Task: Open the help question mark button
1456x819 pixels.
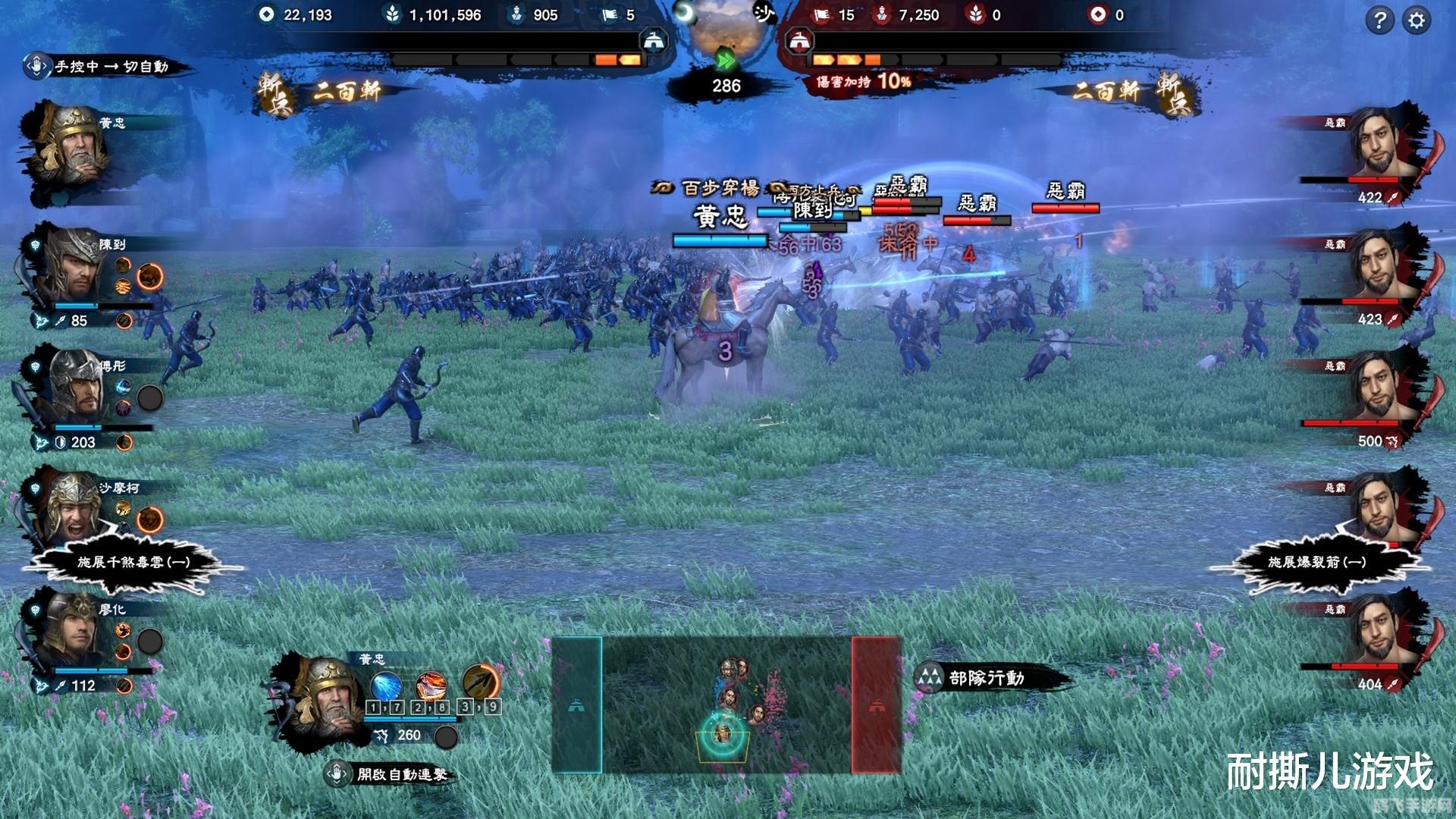Action: click(1379, 20)
